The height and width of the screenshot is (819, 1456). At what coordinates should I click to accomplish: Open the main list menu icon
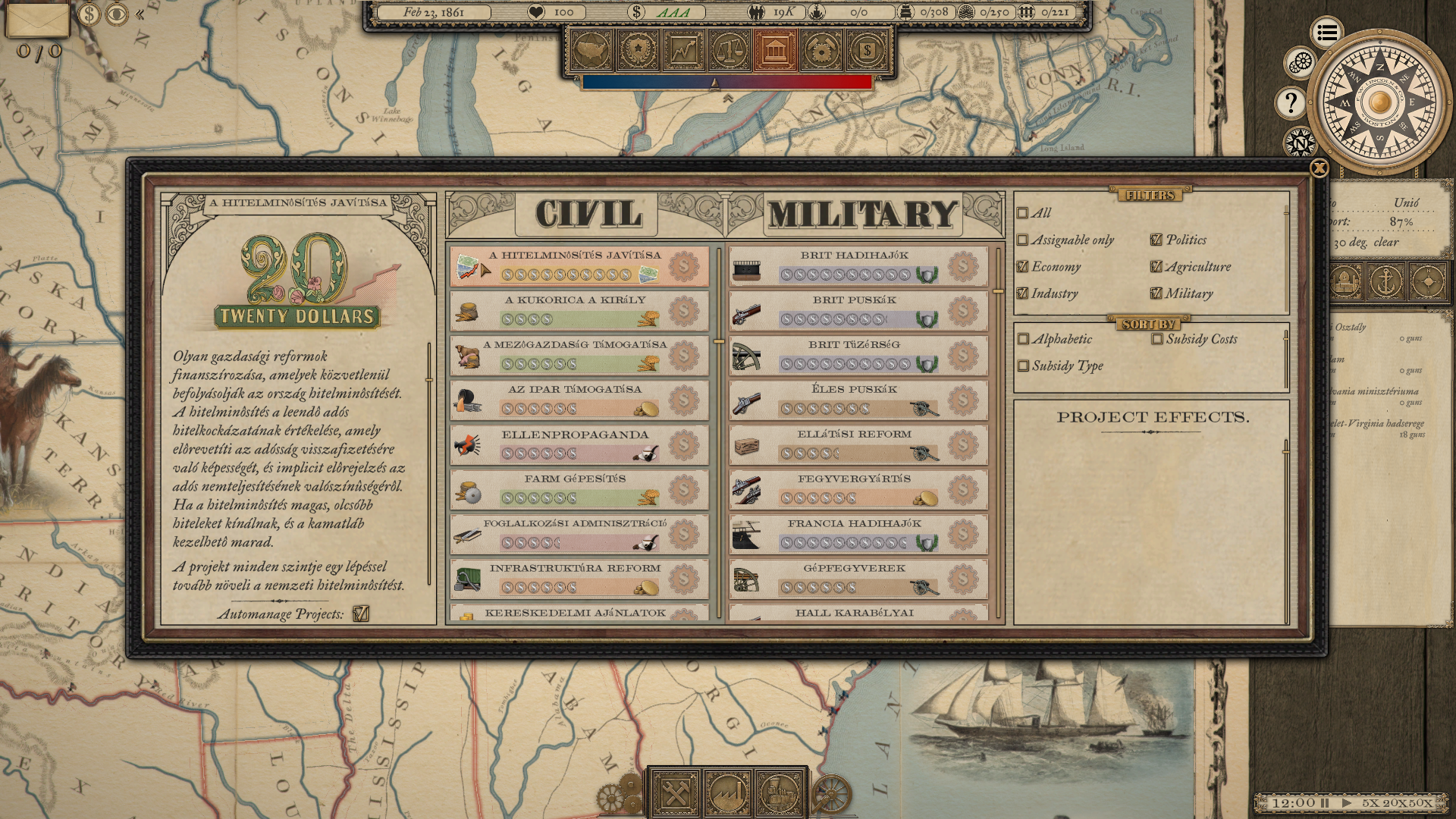[x=1326, y=33]
